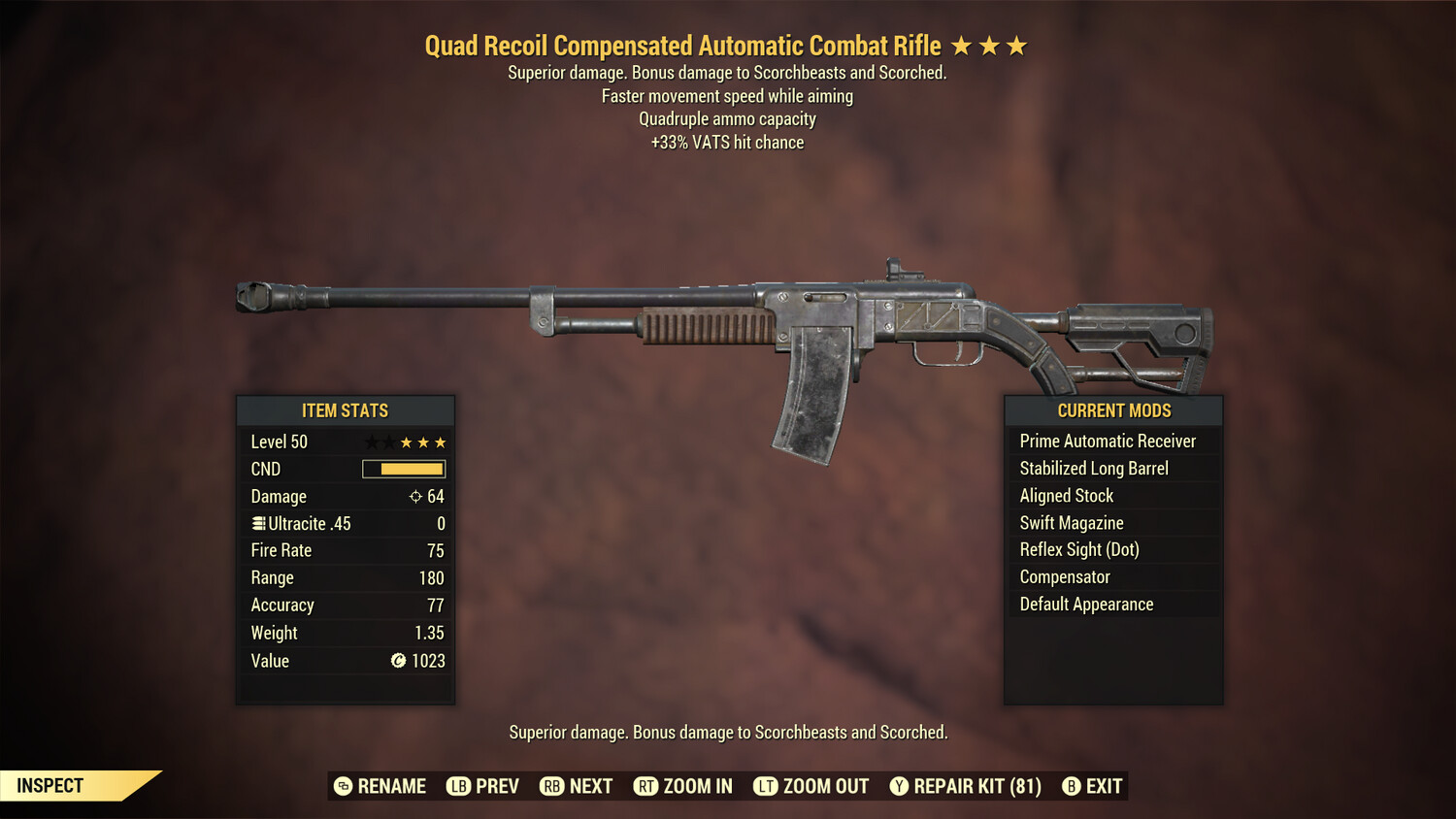Select the Prime Automatic Receiver mod entry
This screenshot has height=819, width=1456.
click(x=1107, y=441)
